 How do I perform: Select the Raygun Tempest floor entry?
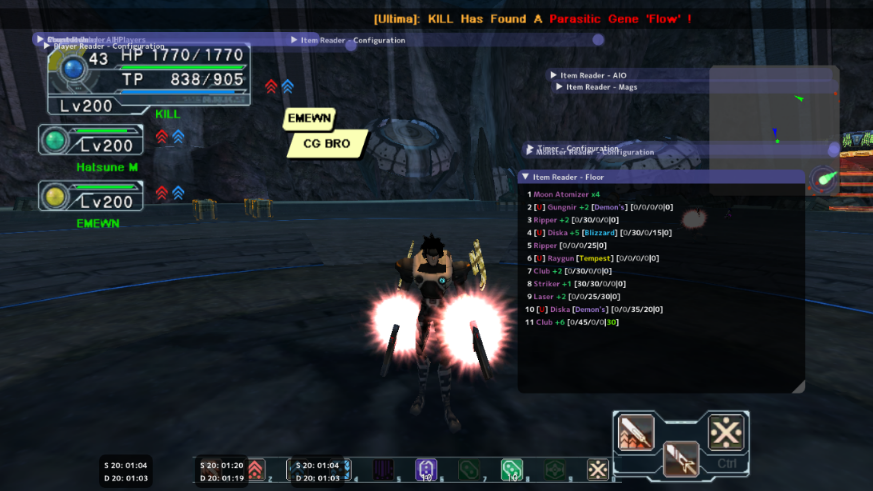pos(590,258)
